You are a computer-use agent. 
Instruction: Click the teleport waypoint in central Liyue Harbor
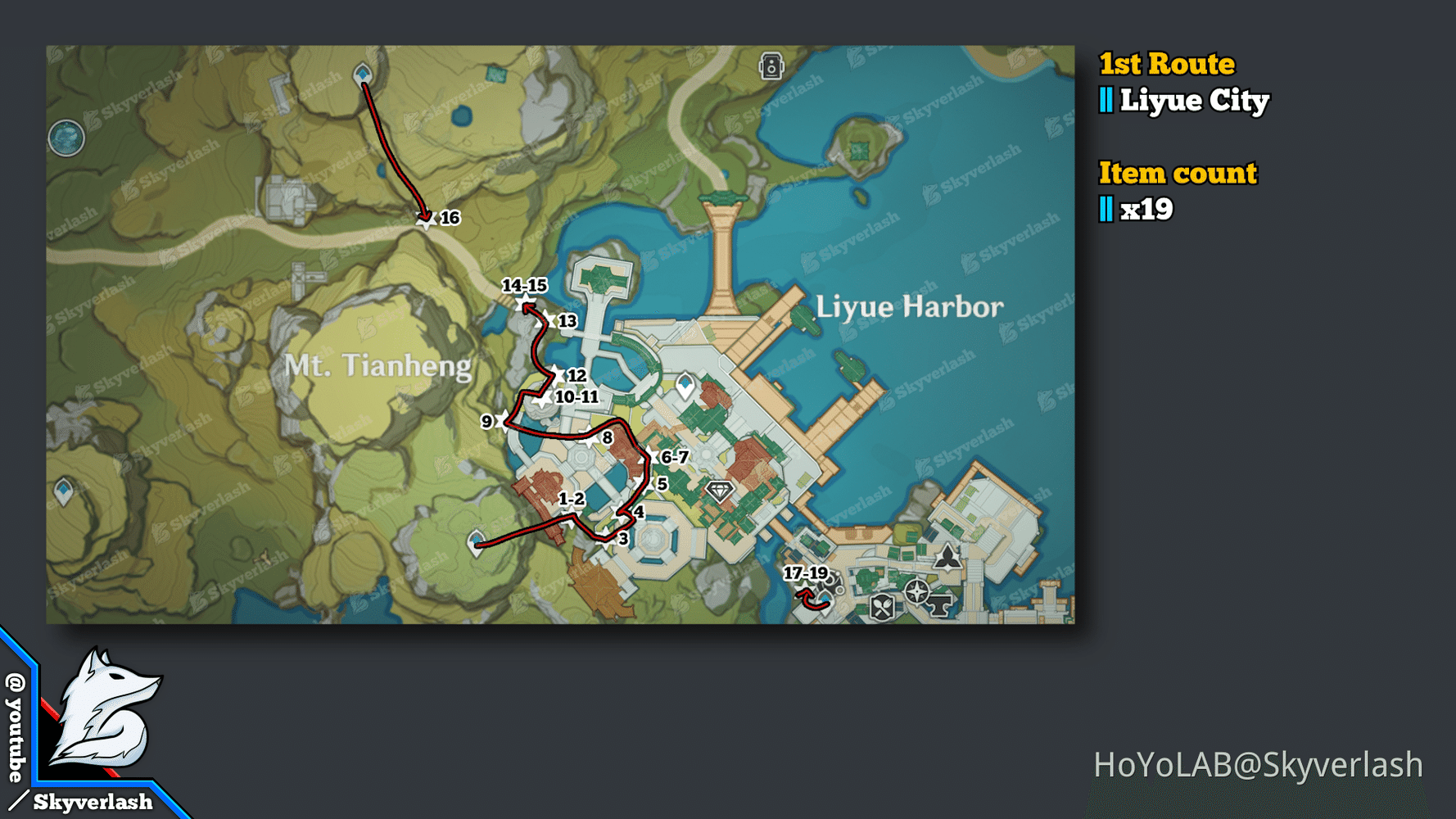[685, 382]
